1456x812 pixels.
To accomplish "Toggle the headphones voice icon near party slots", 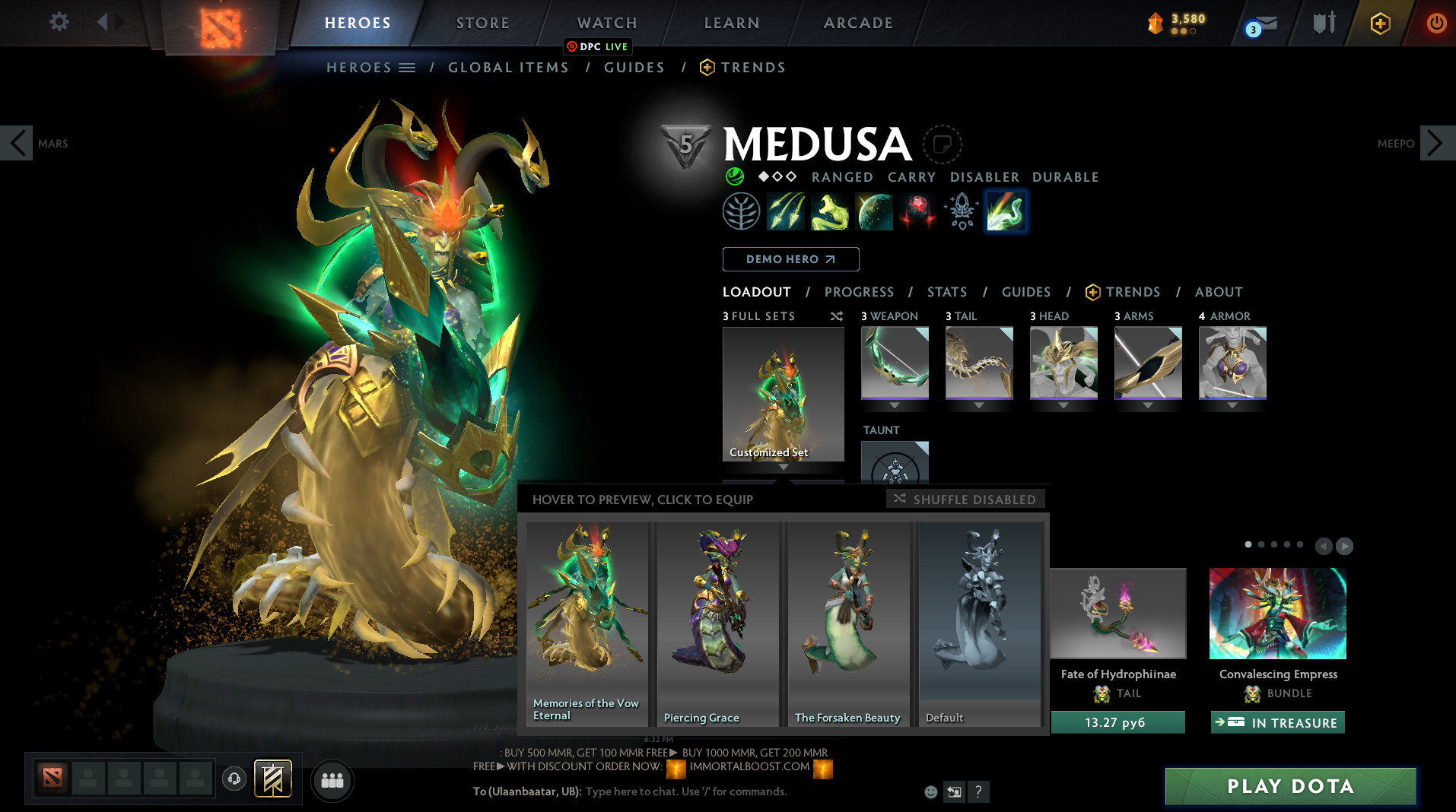I will pyautogui.click(x=234, y=779).
